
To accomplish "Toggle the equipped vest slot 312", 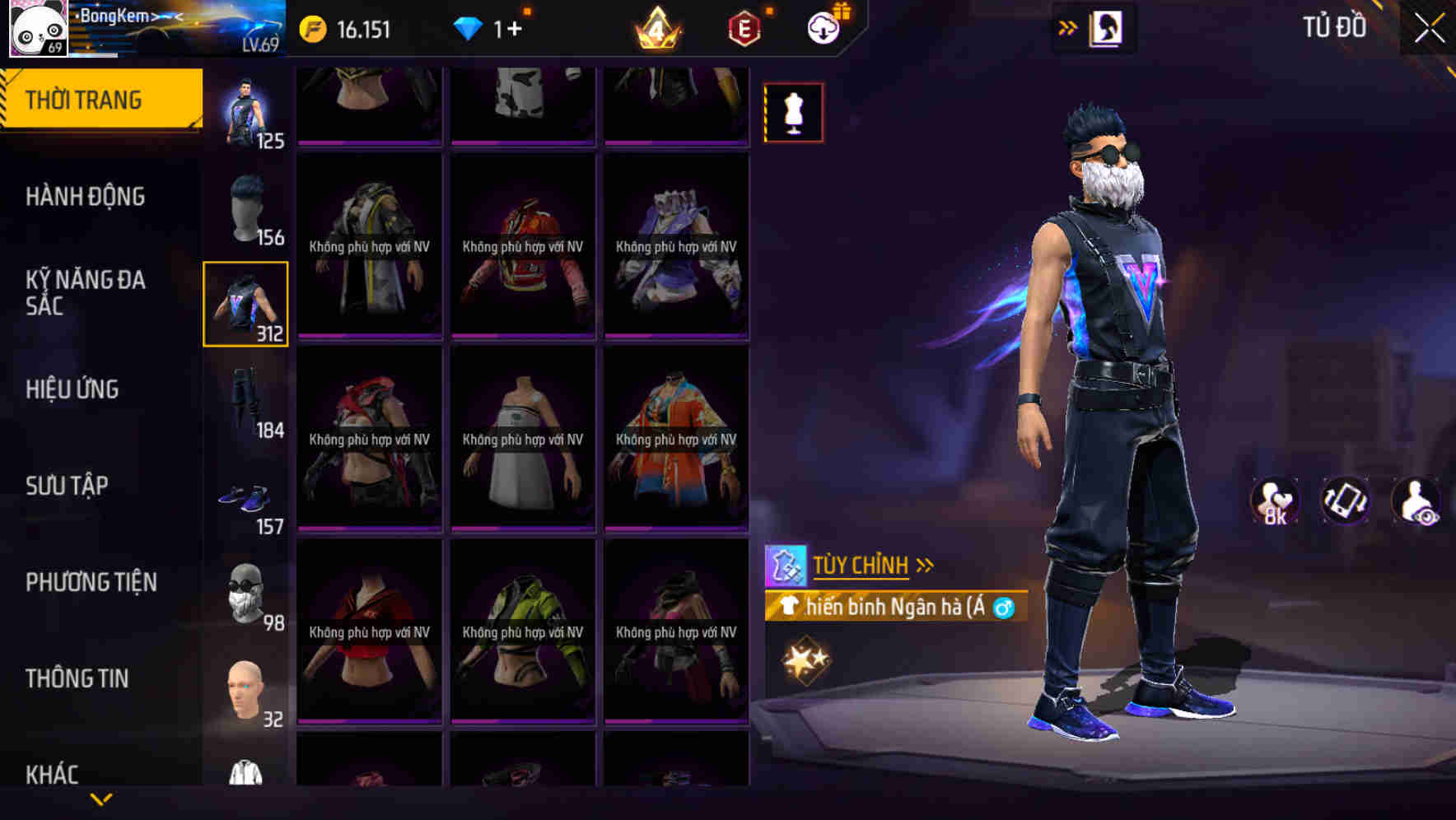I will [x=245, y=303].
